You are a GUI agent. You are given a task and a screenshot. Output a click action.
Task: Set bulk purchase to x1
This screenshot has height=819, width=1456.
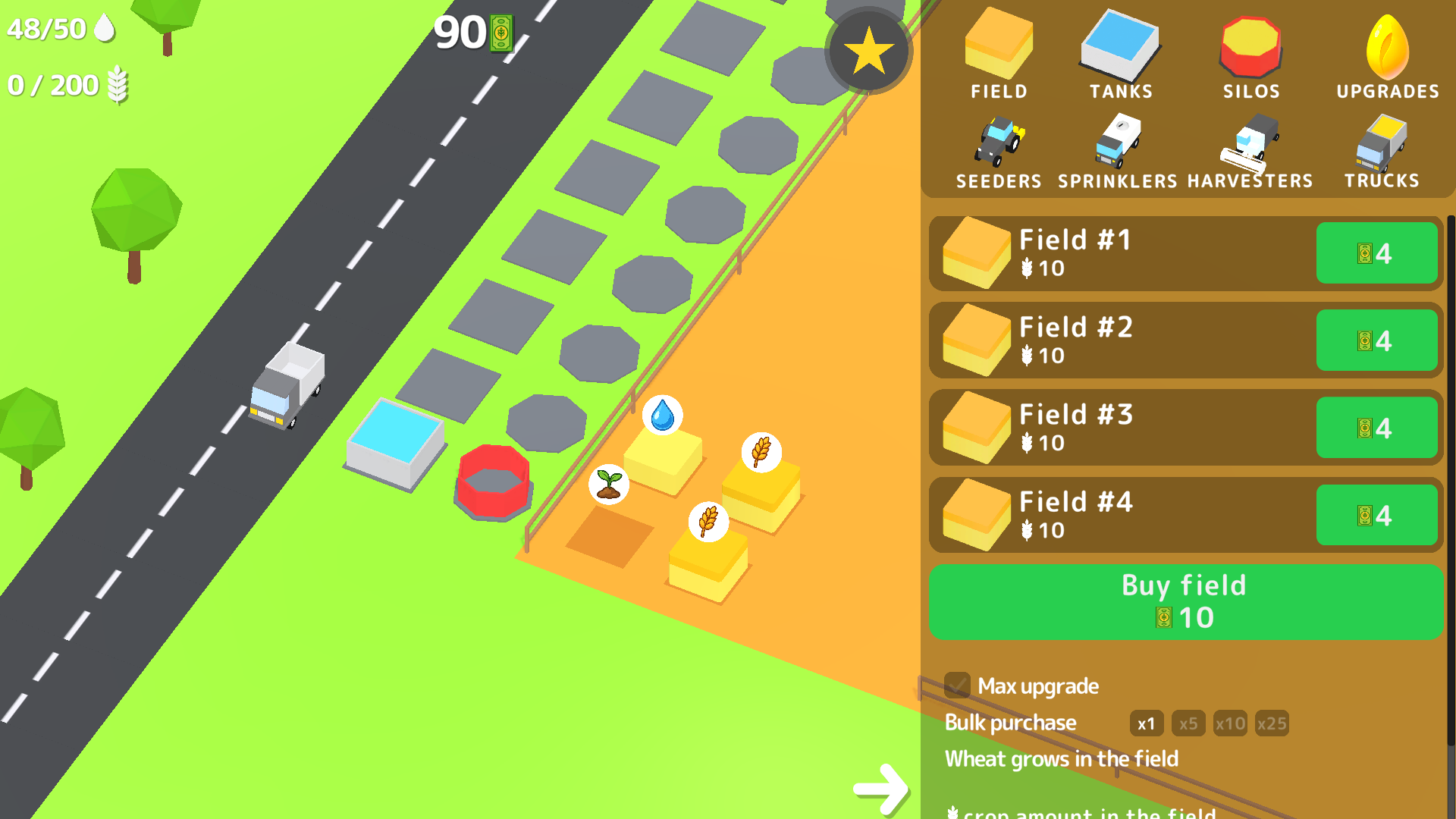click(1147, 723)
